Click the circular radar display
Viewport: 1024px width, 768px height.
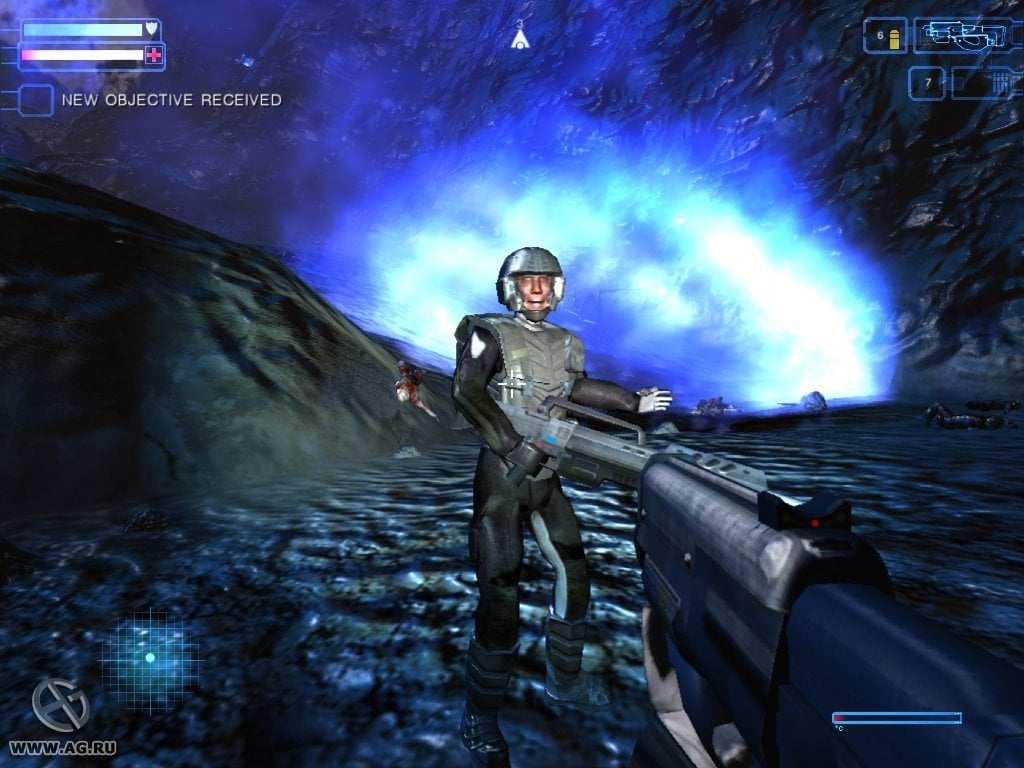point(150,658)
